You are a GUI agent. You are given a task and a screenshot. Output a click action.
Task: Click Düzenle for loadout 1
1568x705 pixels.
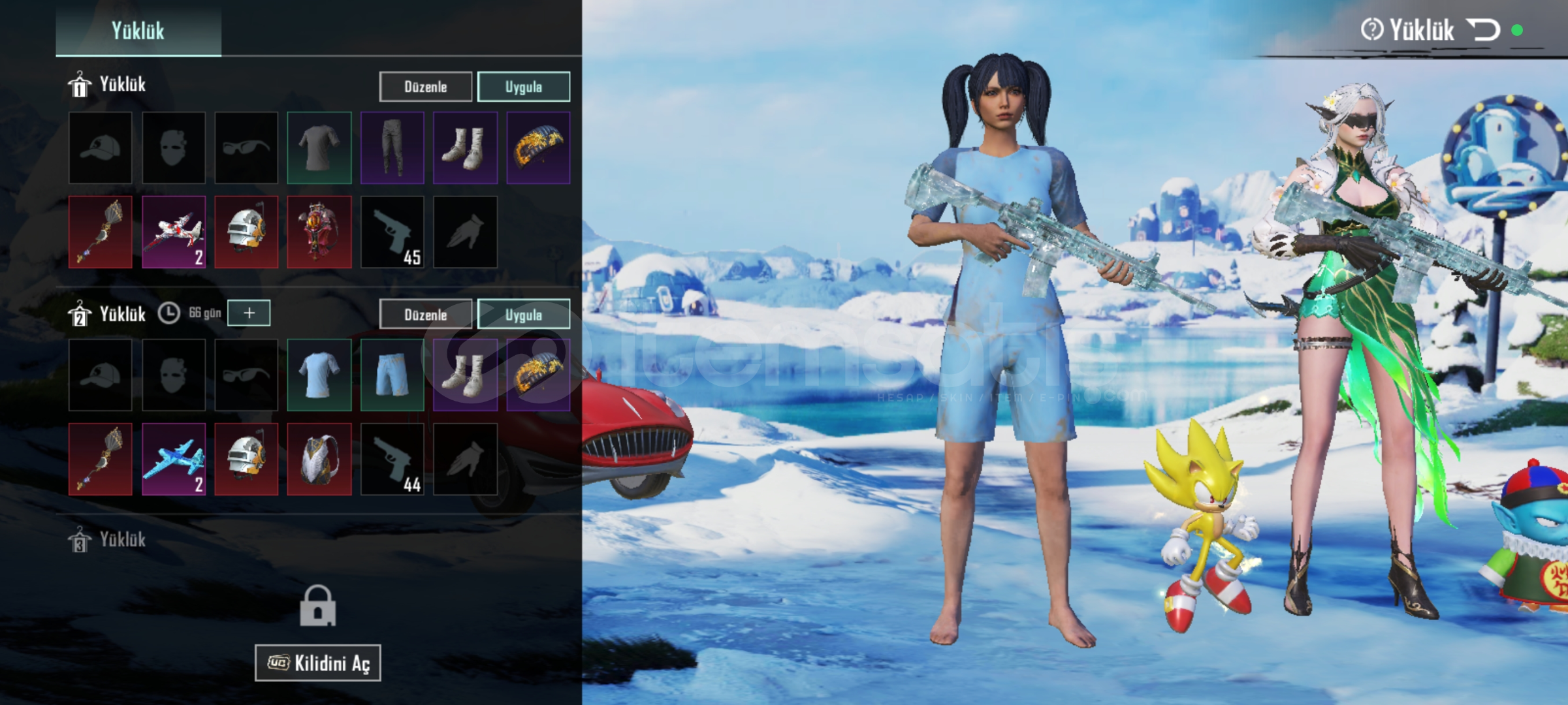point(425,87)
